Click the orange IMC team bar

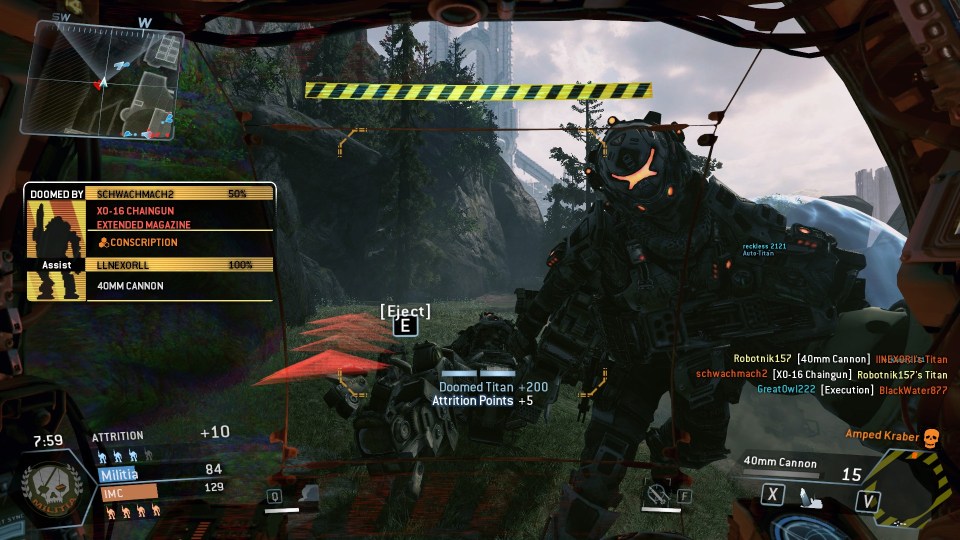point(128,491)
